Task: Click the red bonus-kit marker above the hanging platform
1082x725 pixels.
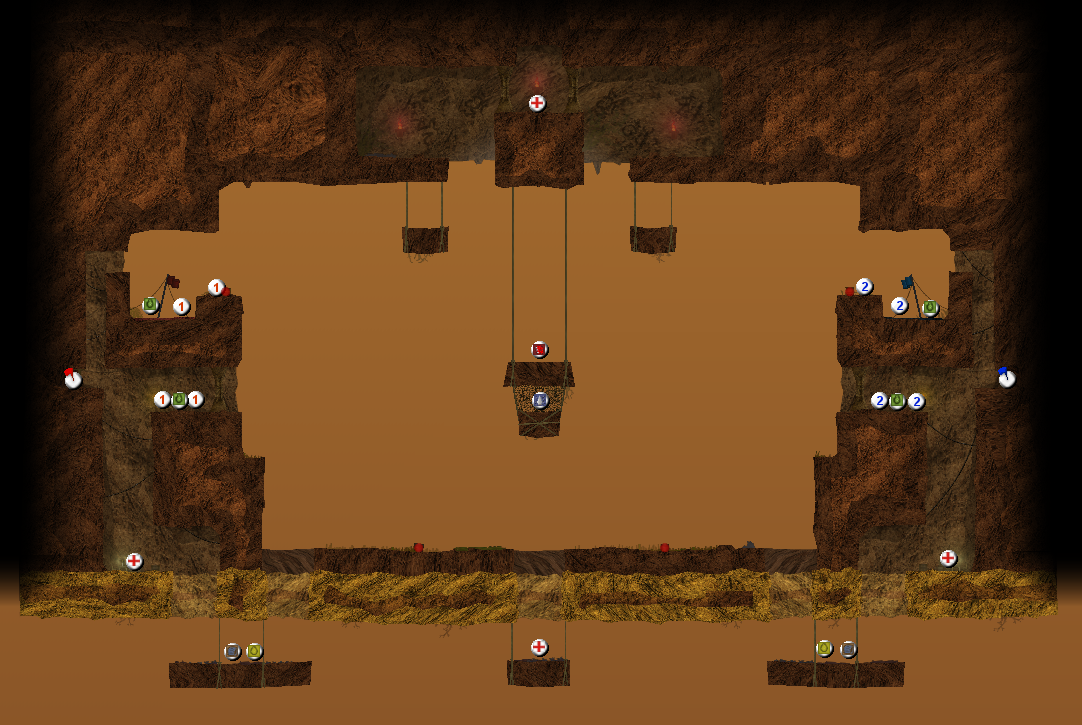Action: 539,349
